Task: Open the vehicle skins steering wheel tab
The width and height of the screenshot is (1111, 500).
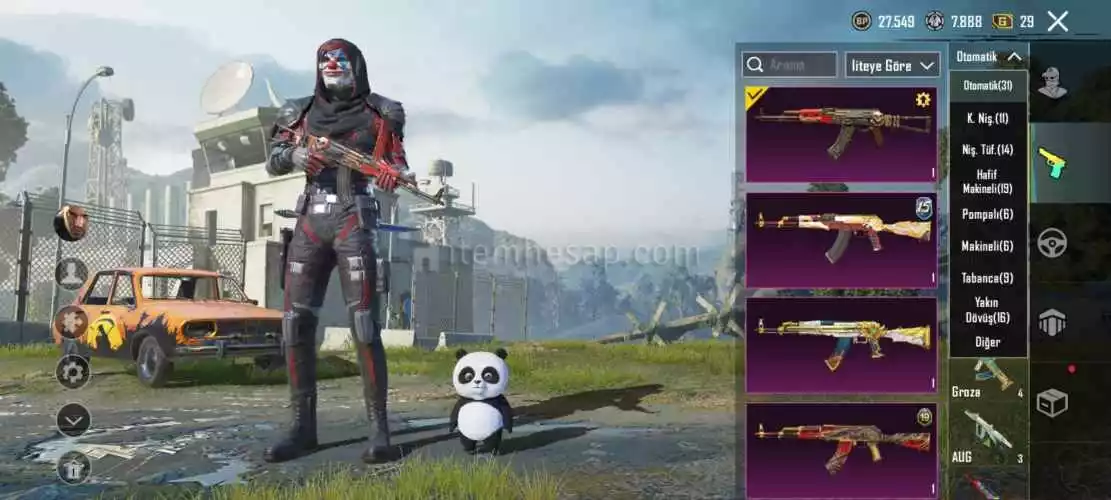Action: tap(1051, 243)
